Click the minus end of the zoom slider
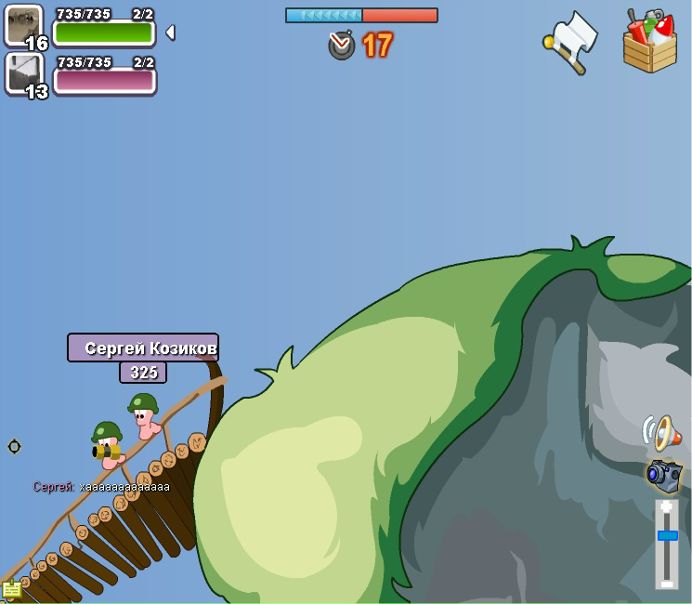Image resolution: width=692 pixels, height=604 pixels. click(x=667, y=583)
